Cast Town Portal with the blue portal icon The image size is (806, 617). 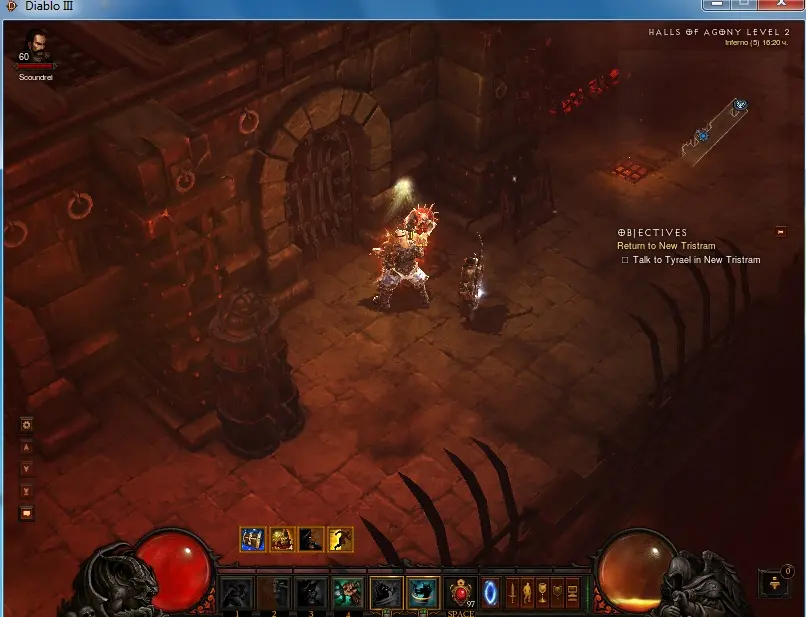pos(490,590)
